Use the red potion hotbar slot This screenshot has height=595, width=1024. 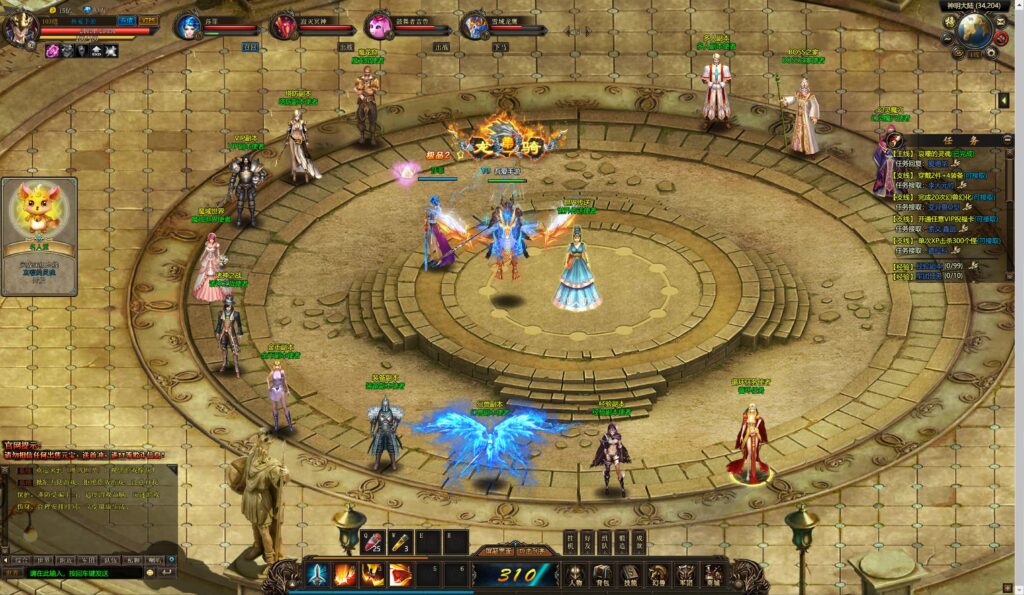[x=372, y=542]
